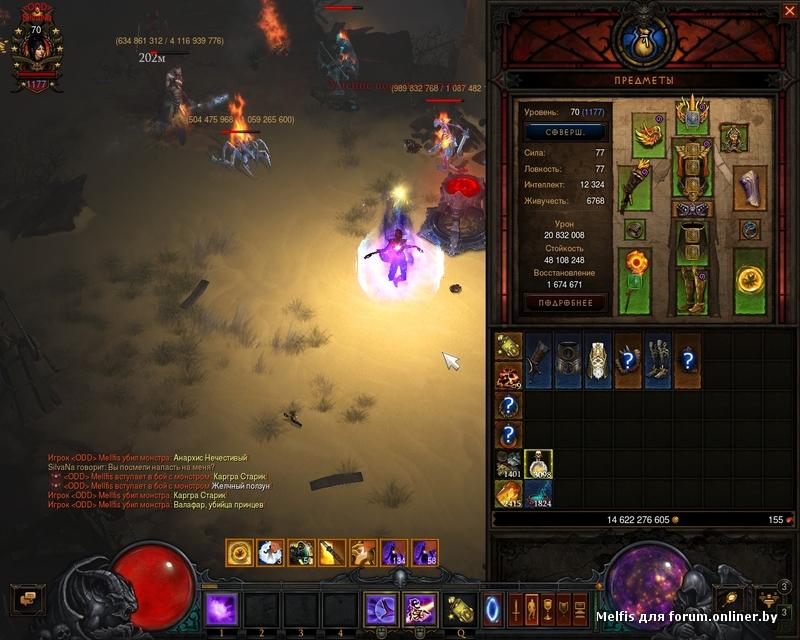This screenshot has width=800, height=640.
Task: Pick the white mitre helm in the bag
Action: (598, 360)
